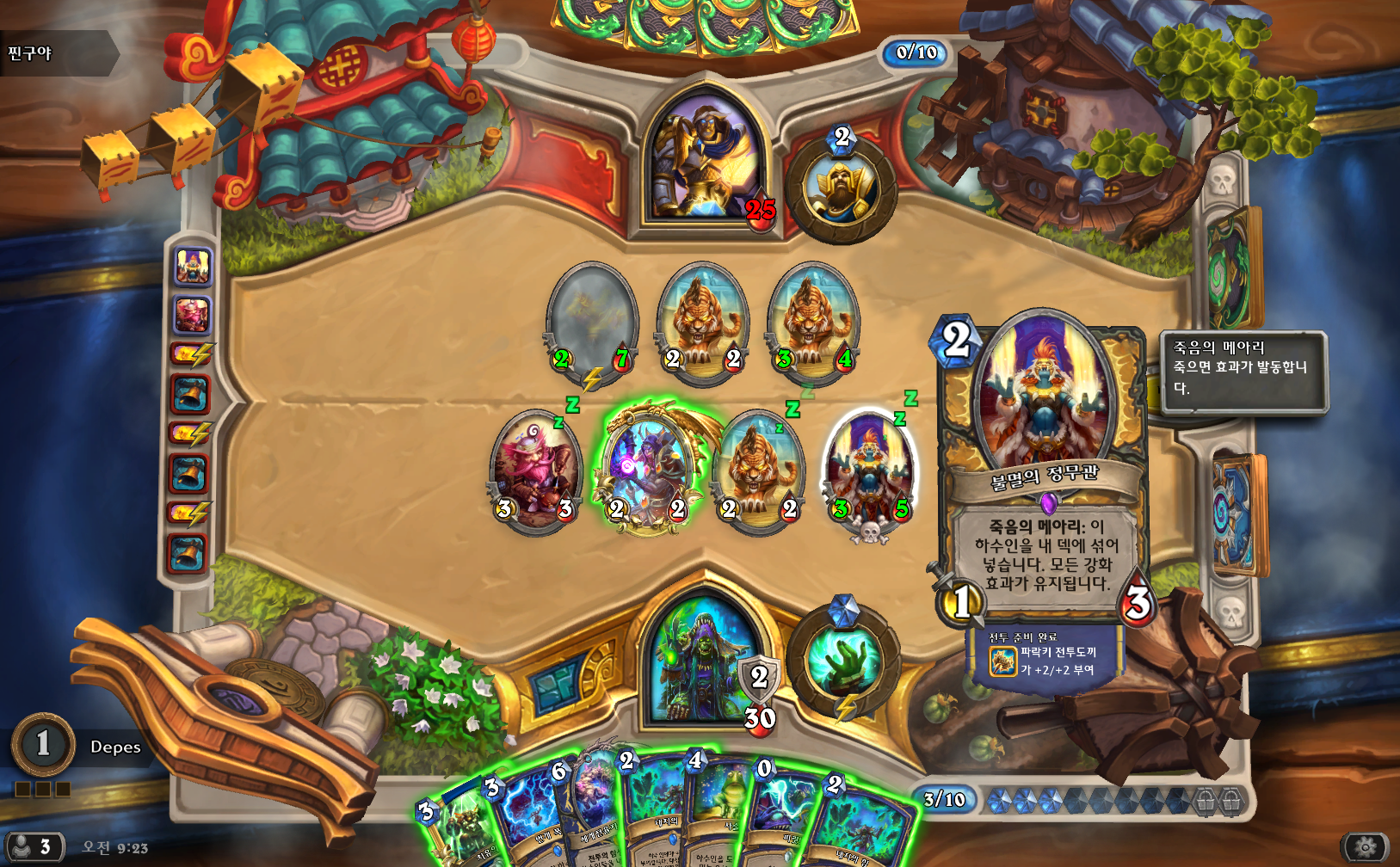Select your 3/3 pink-haired gnome minion

535,470
